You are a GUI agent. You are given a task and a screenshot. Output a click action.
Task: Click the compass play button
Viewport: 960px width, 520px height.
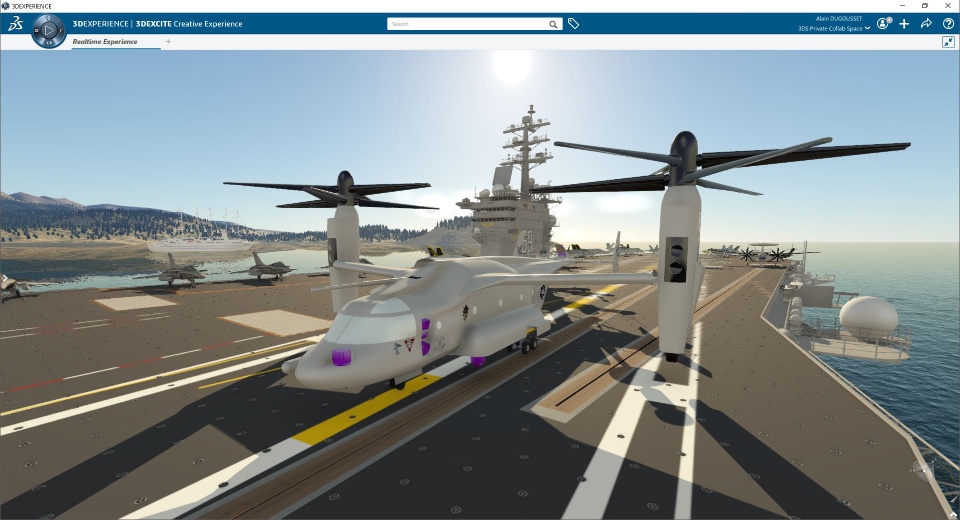48,30
